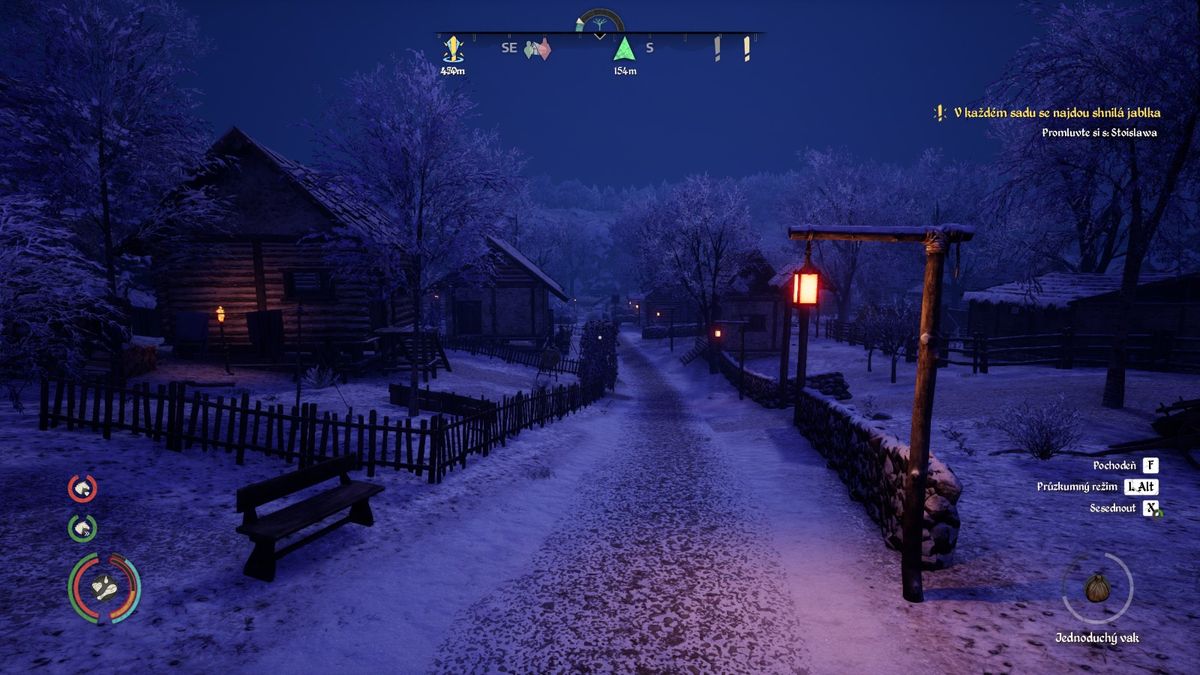Click the player status wheel with heart icon

(104, 588)
